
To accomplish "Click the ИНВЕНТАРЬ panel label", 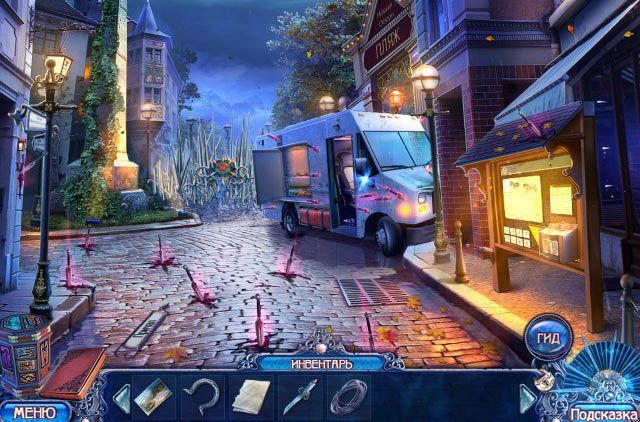I will (322, 361).
